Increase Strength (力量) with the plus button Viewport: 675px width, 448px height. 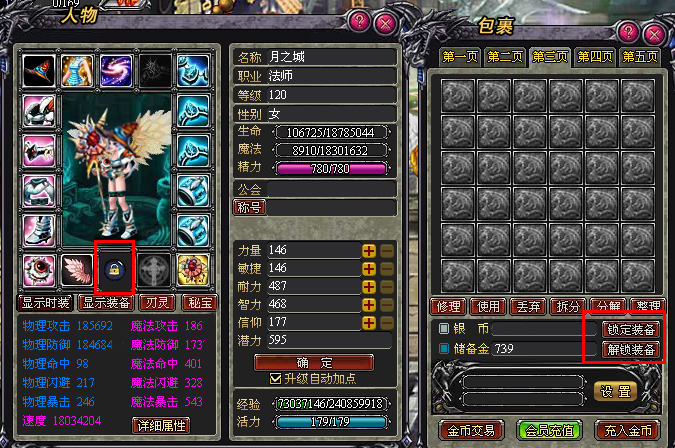click(x=369, y=250)
